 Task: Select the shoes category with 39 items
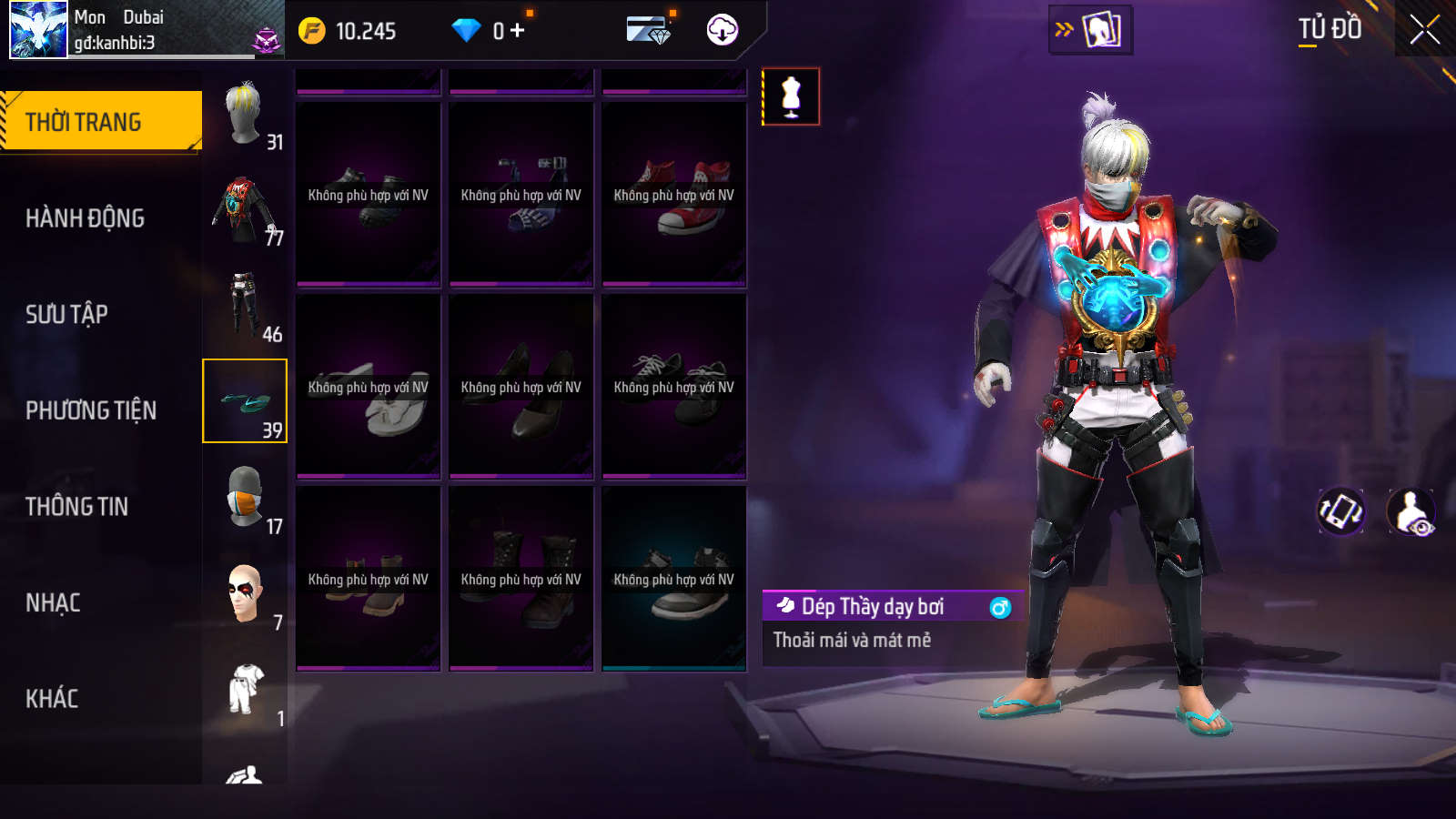245,401
